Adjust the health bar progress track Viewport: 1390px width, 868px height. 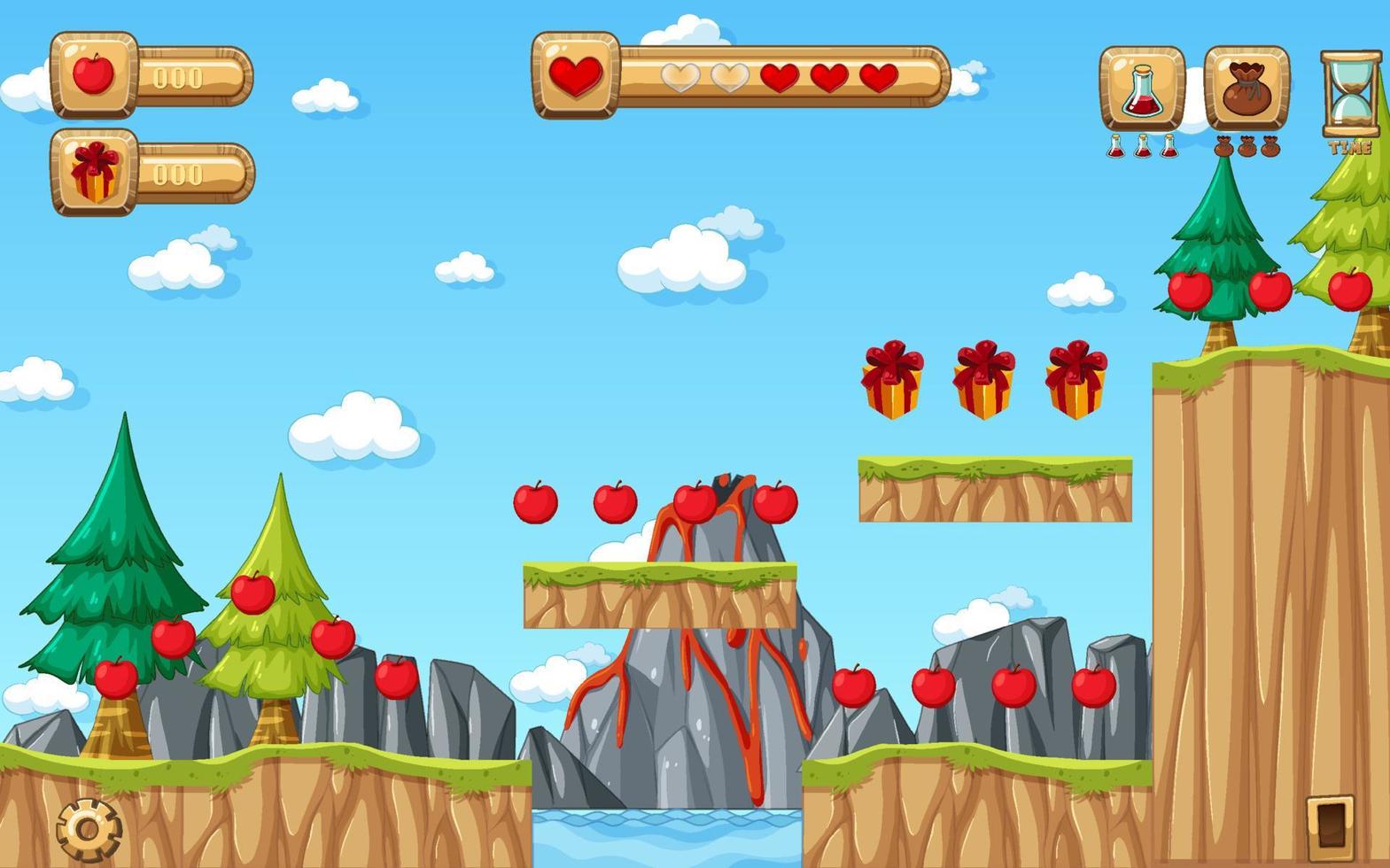tap(780, 78)
